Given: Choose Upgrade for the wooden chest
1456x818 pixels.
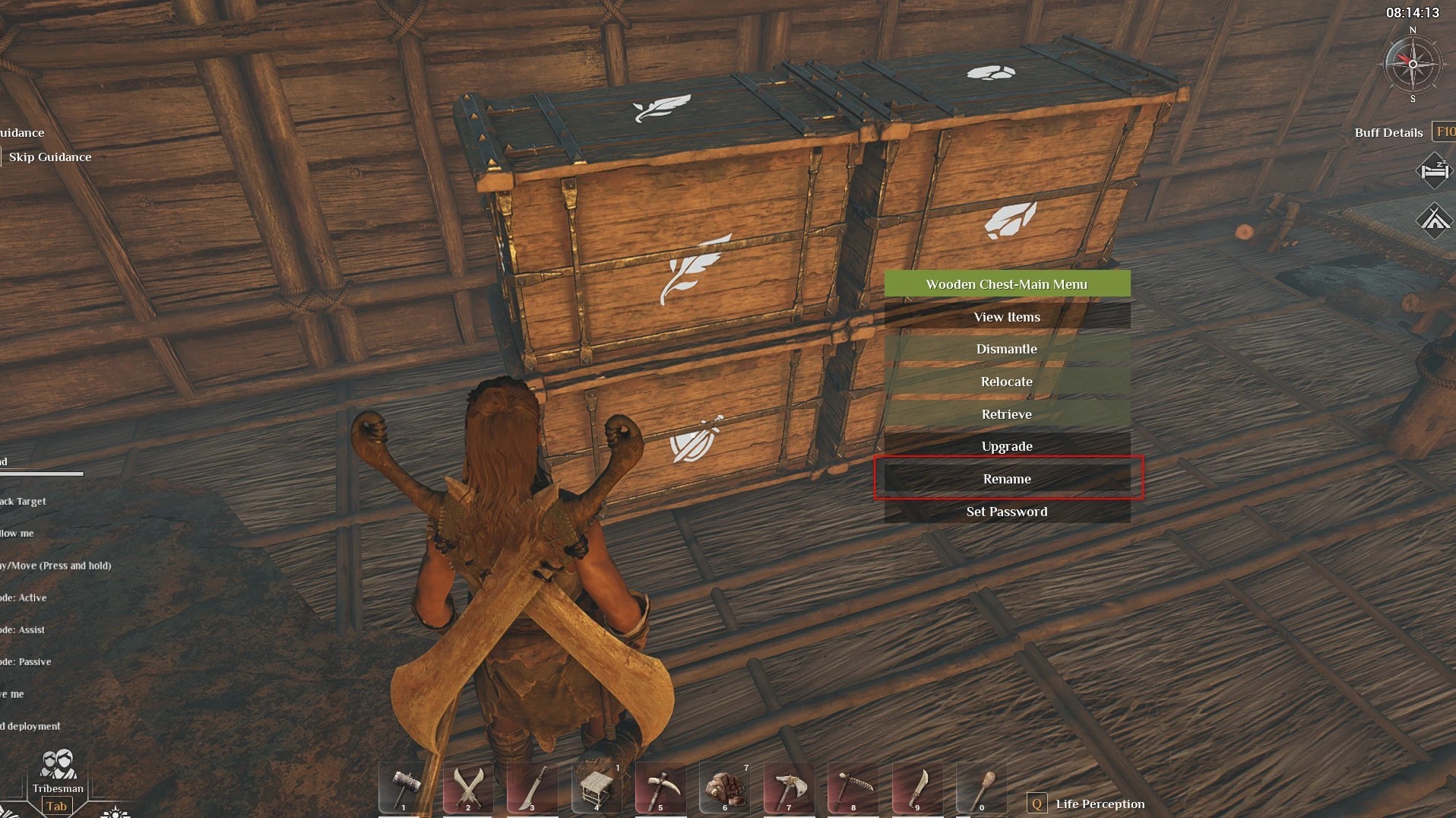Looking at the screenshot, I should pyautogui.click(x=1007, y=446).
